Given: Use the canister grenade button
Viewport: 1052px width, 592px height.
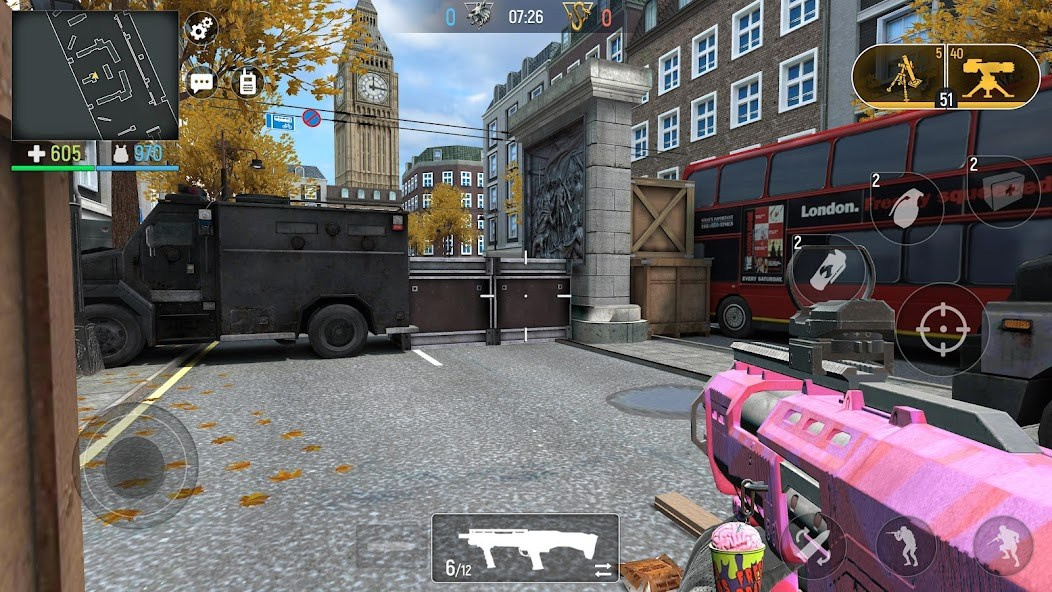Looking at the screenshot, I should click(824, 270).
